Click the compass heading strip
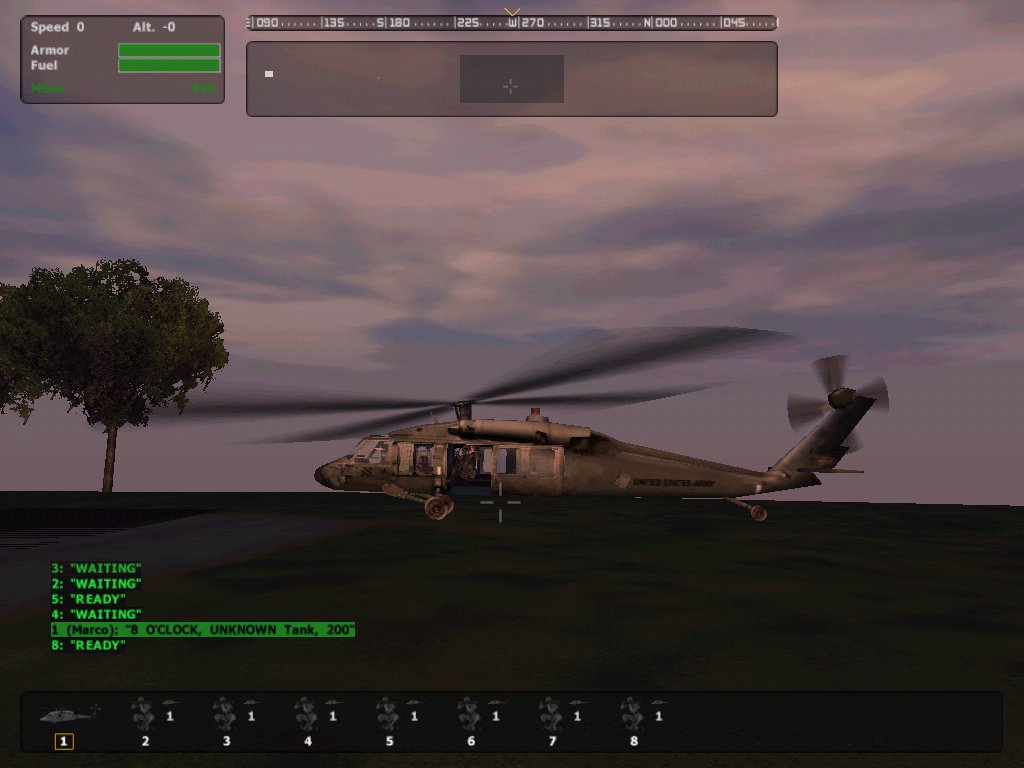This screenshot has height=768, width=1024. [x=511, y=22]
